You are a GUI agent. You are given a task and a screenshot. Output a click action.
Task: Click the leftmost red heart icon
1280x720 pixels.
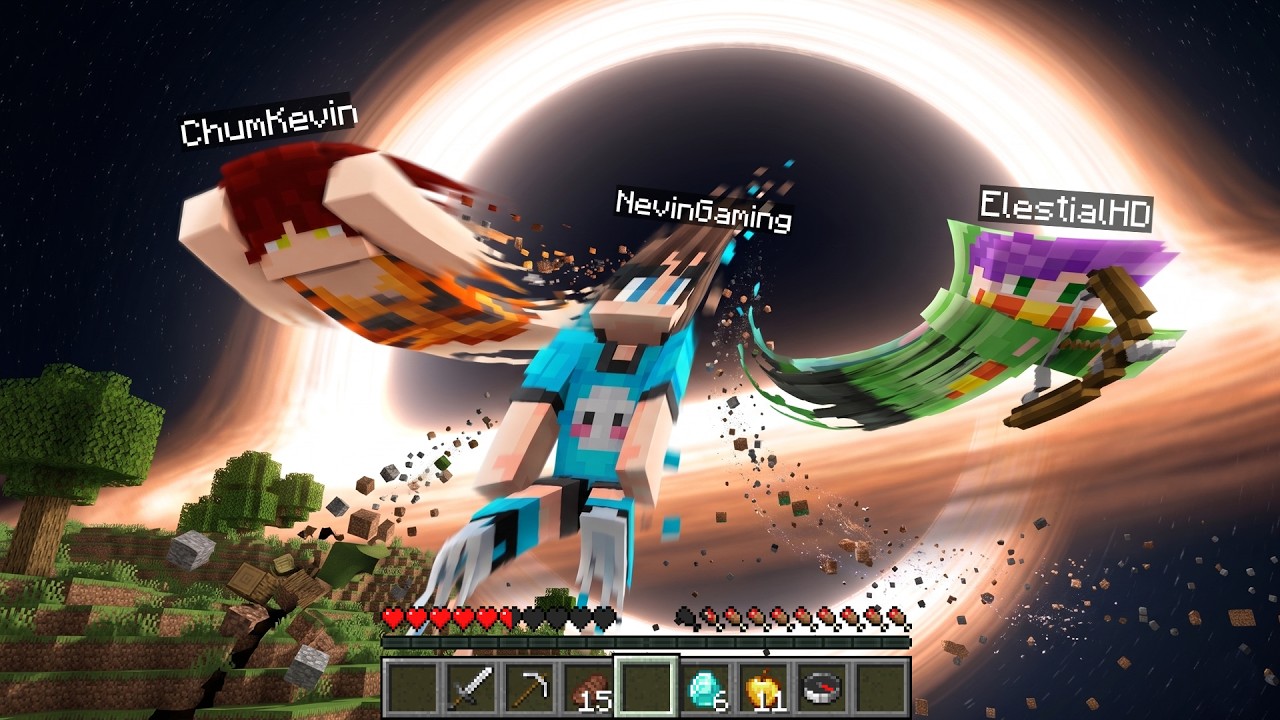pyautogui.click(x=392, y=618)
